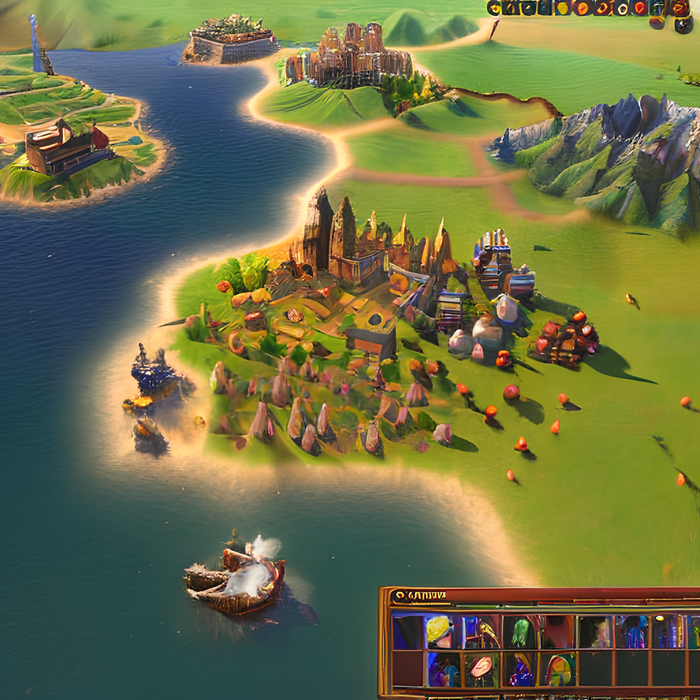Open the bottom panel's title header tab

[x=420, y=596]
